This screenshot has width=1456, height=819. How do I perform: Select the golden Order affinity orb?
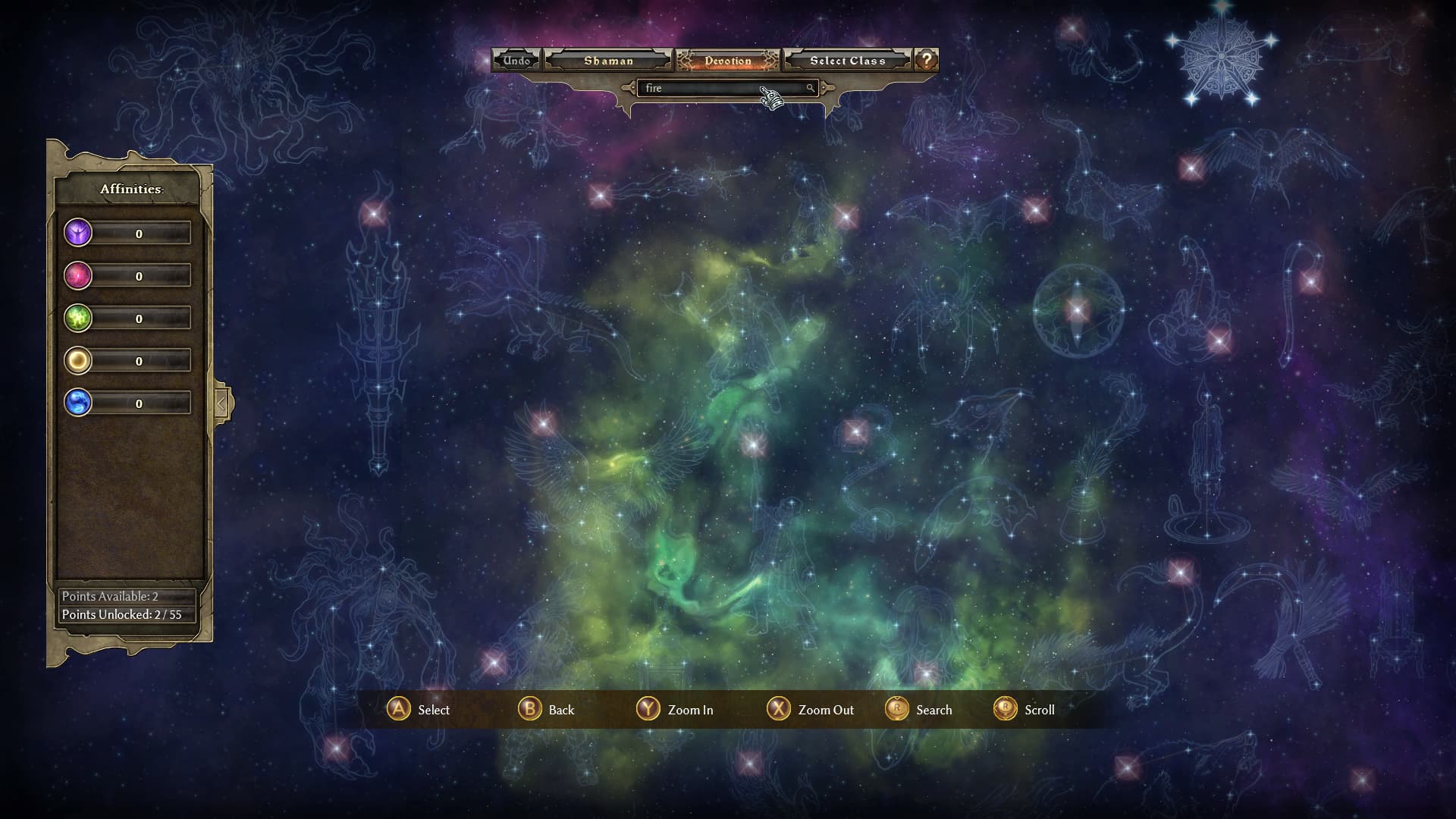click(77, 360)
